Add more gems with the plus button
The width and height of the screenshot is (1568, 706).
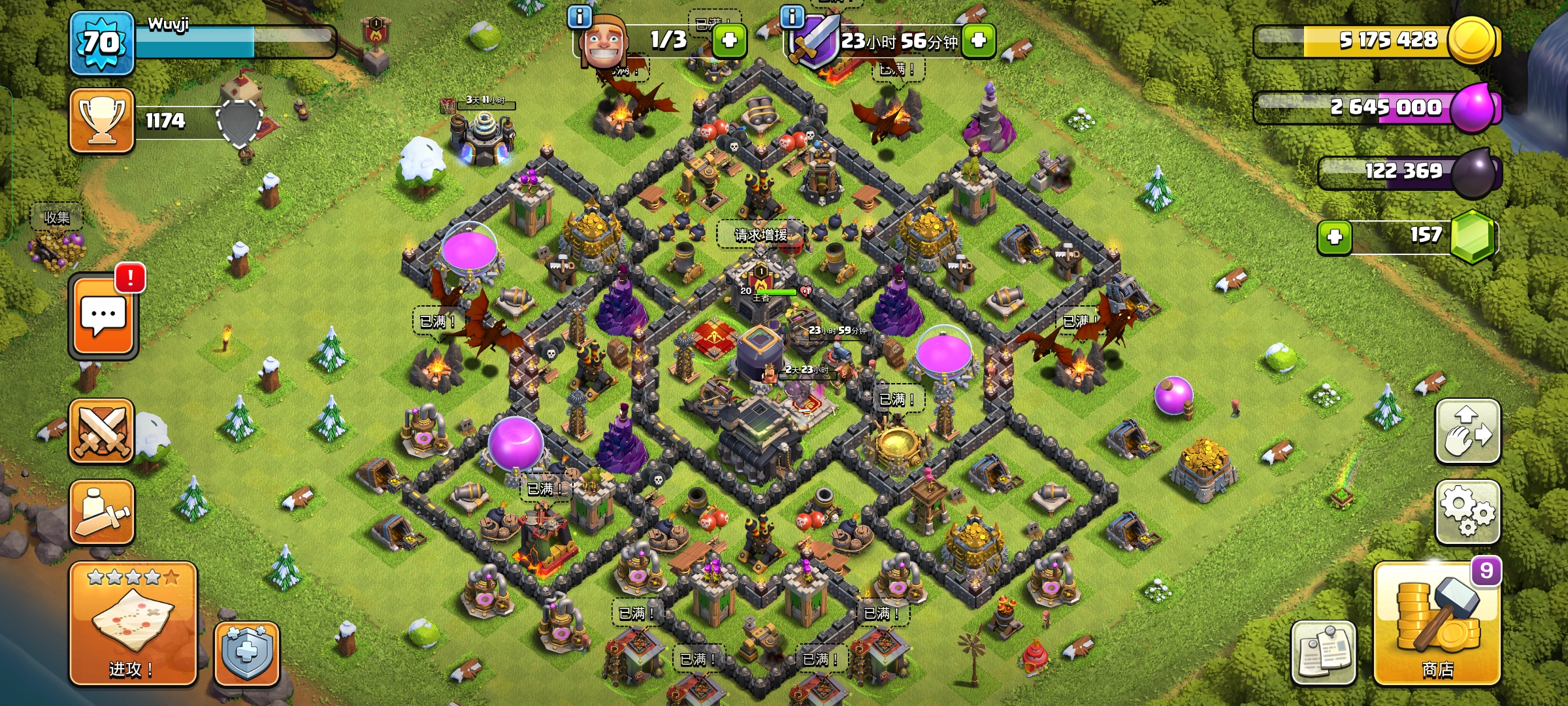click(x=1334, y=237)
